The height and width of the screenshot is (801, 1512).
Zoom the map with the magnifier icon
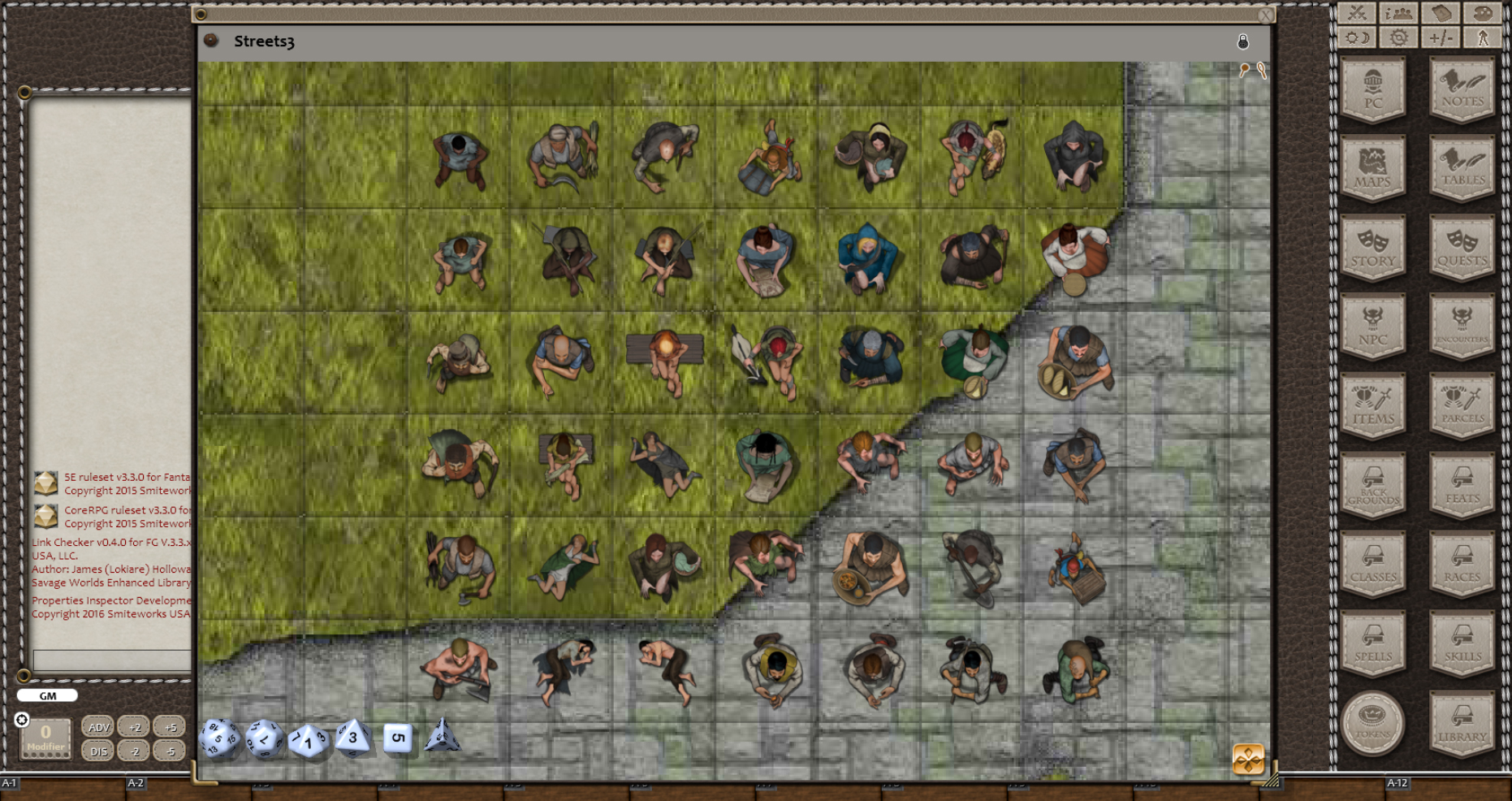click(x=1261, y=70)
